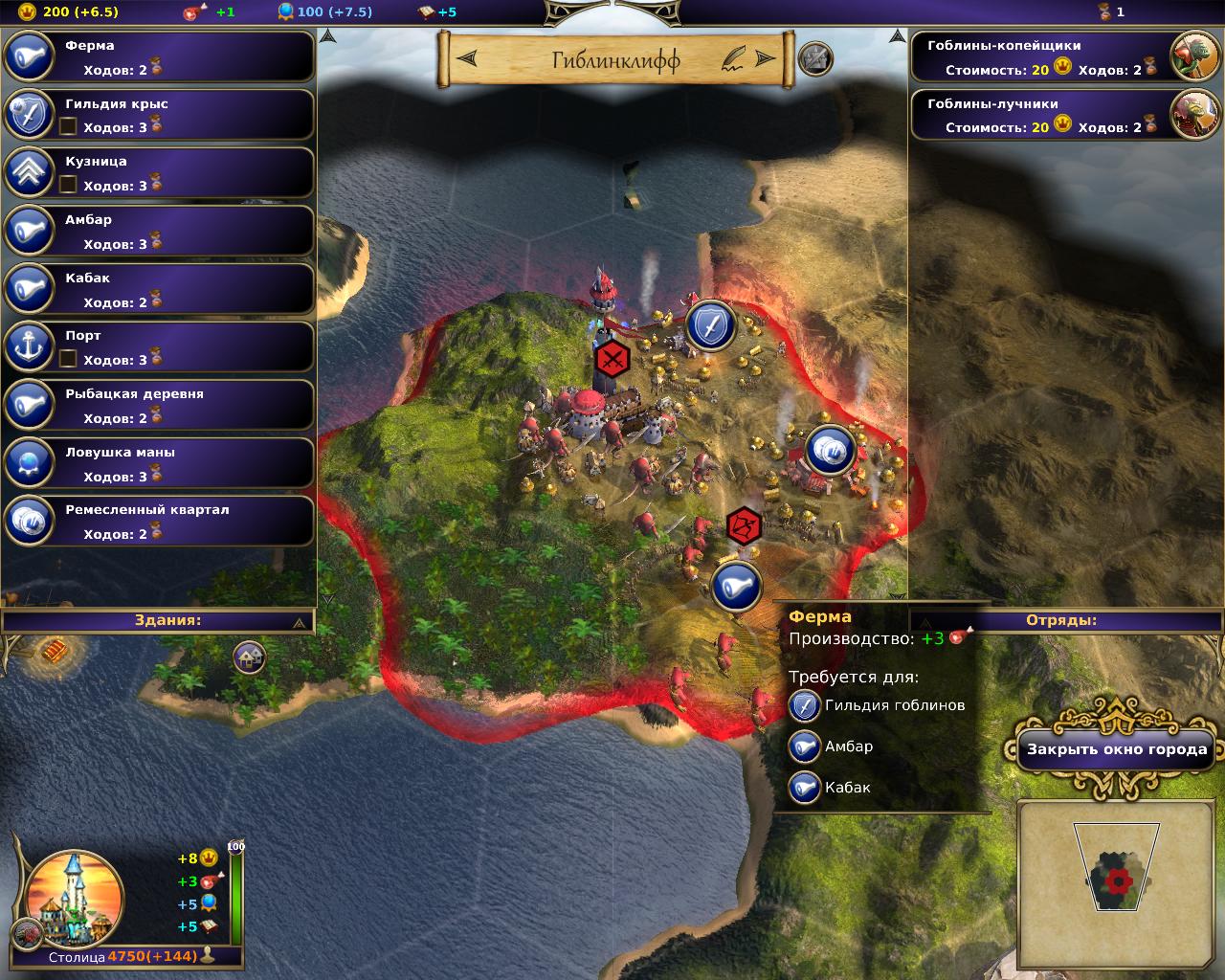
Task: Choose Ремесленный квартал entry
Action: (x=159, y=522)
